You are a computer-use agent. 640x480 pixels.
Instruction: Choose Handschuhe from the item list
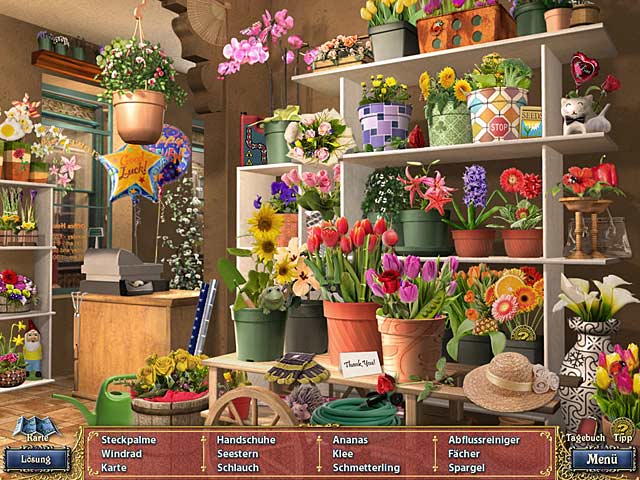coord(244,439)
